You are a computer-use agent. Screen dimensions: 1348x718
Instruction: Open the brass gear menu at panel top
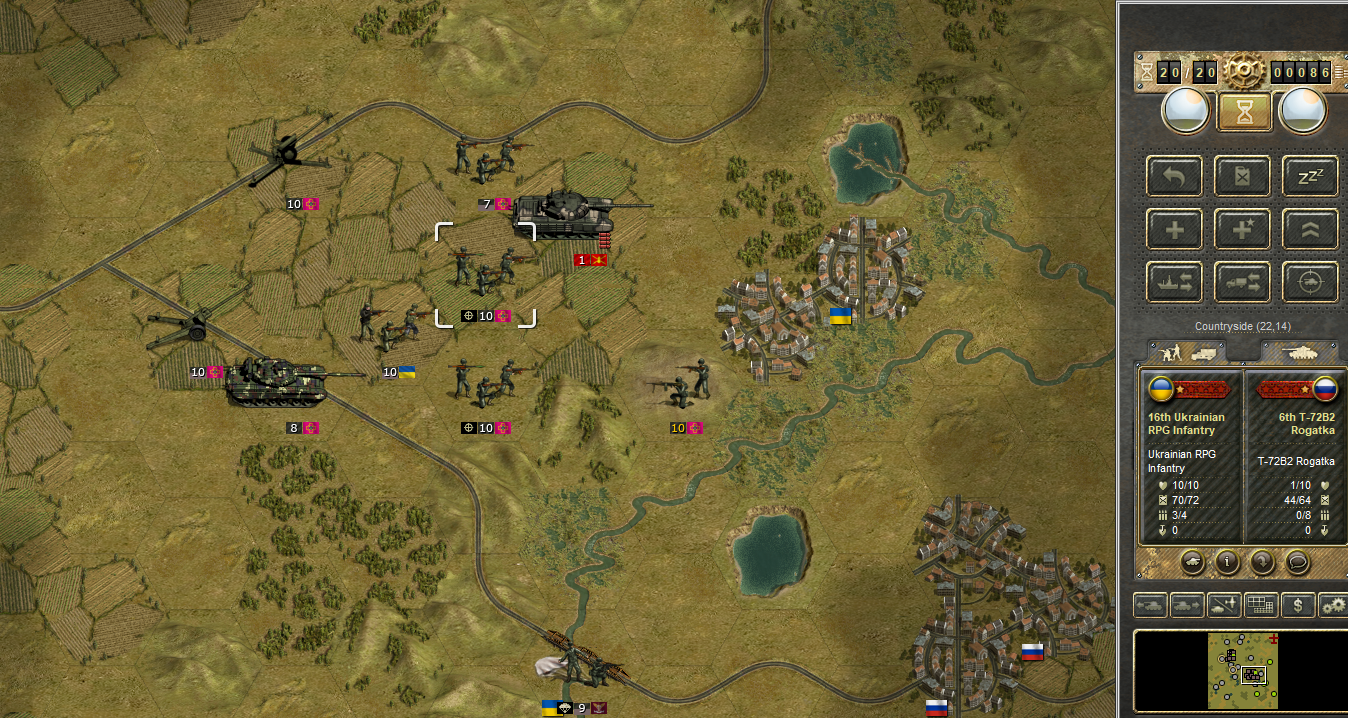click(1242, 72)
